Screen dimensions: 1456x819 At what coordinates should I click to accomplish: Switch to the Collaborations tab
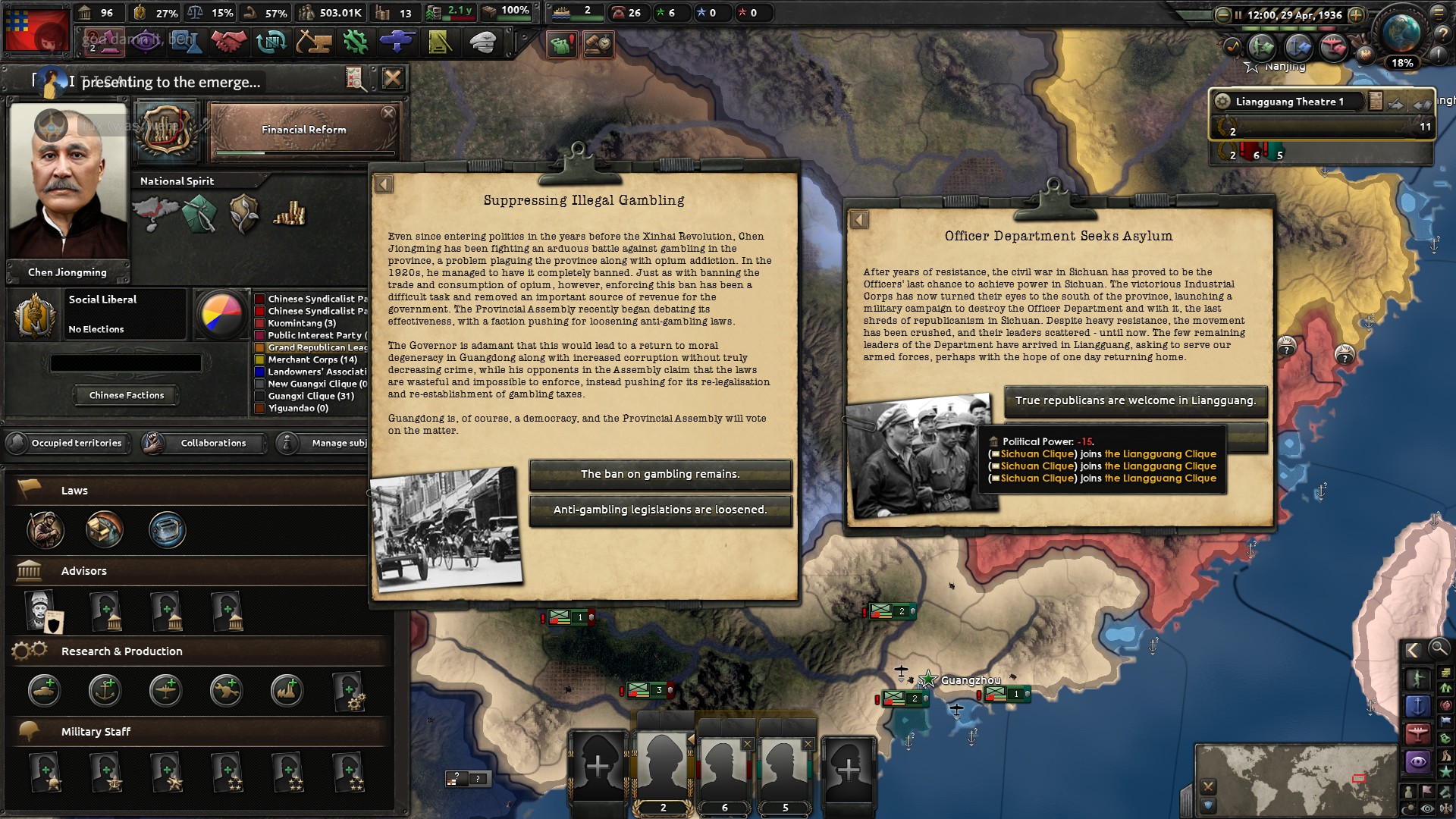[x=213, y=443]
